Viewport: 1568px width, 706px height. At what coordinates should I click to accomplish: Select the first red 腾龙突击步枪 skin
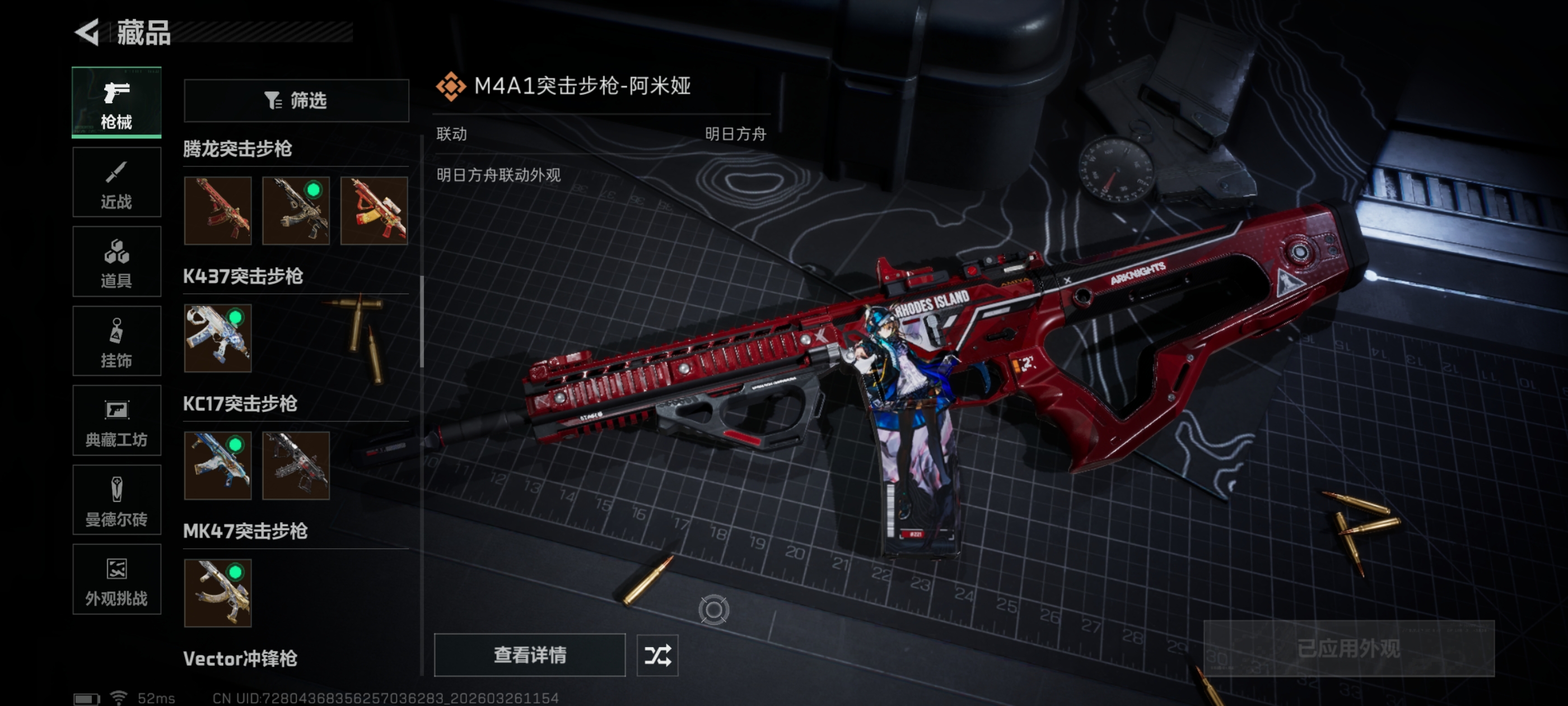[218, 211]
